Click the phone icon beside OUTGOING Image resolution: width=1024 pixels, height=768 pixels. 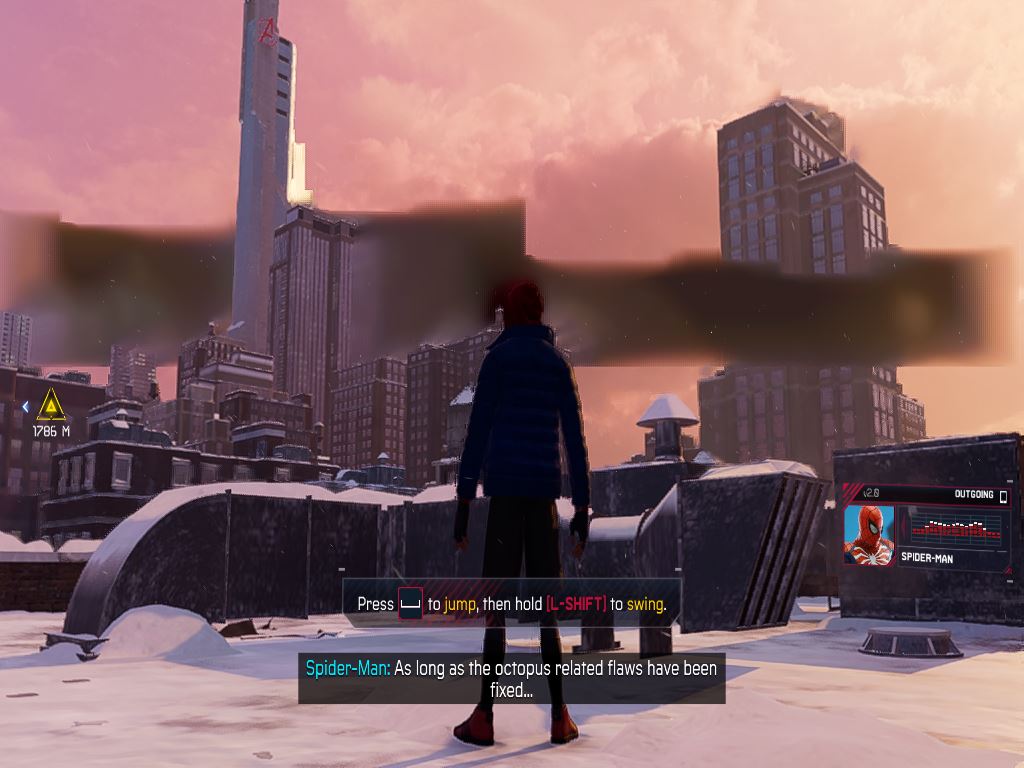coord(1004,496)
